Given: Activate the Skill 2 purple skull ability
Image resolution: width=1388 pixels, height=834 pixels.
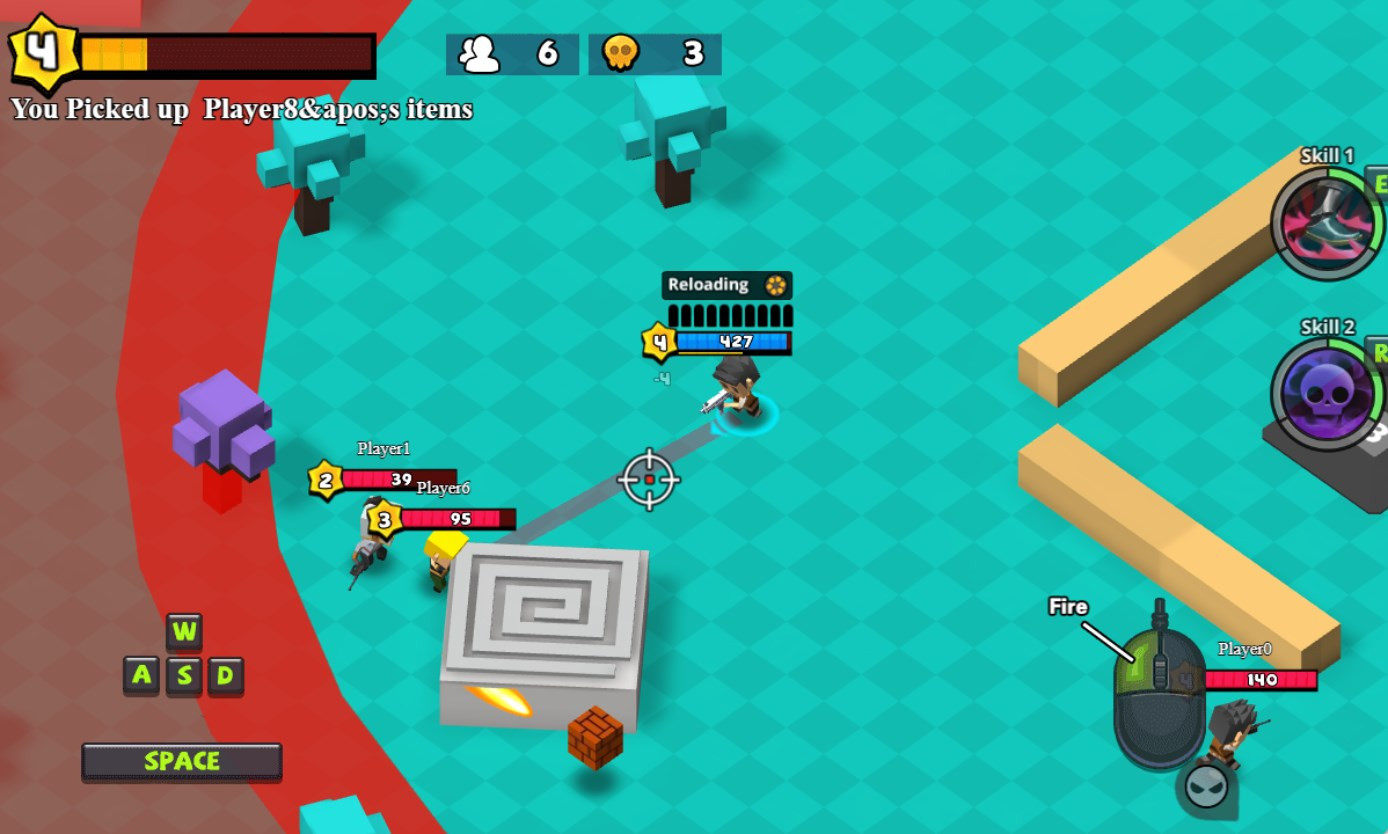Looking at the screenshot, I should coord(1327,394).
